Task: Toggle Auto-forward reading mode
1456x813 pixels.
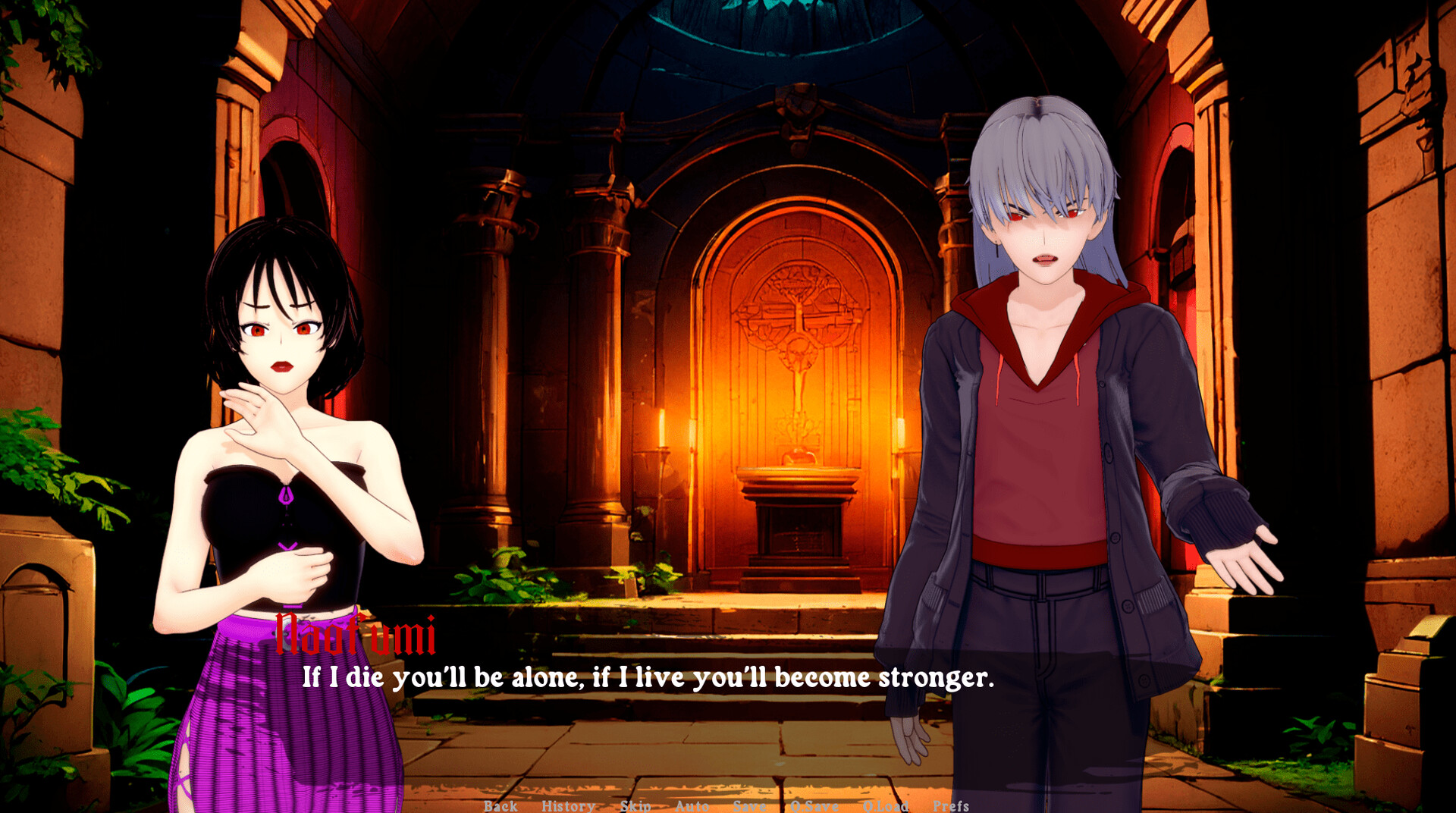Action: click(x=690, y=806)
